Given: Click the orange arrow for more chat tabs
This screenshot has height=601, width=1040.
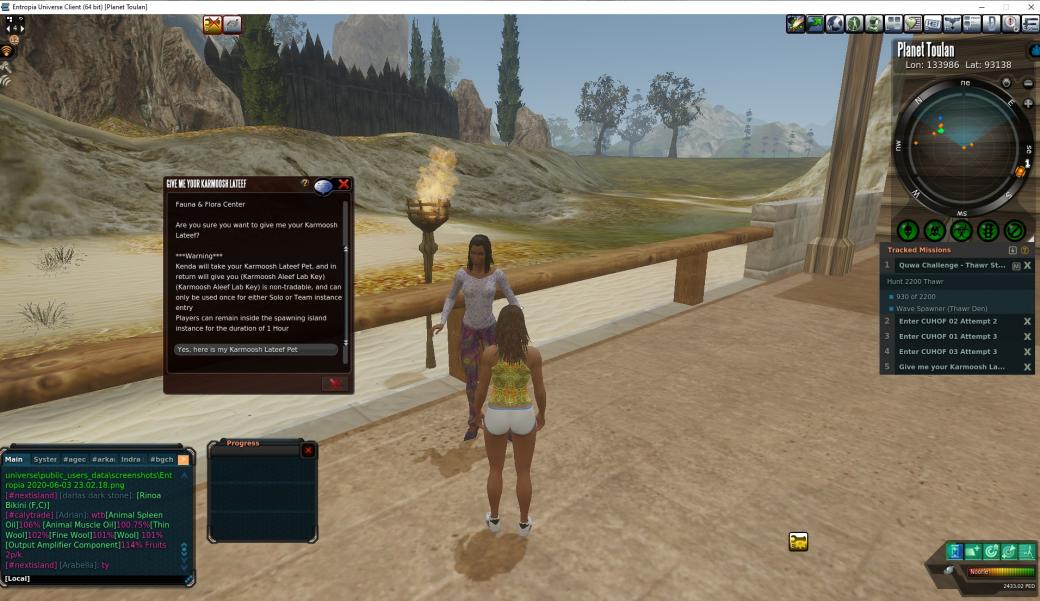Looking at the screenshot, I should (183, 459).
